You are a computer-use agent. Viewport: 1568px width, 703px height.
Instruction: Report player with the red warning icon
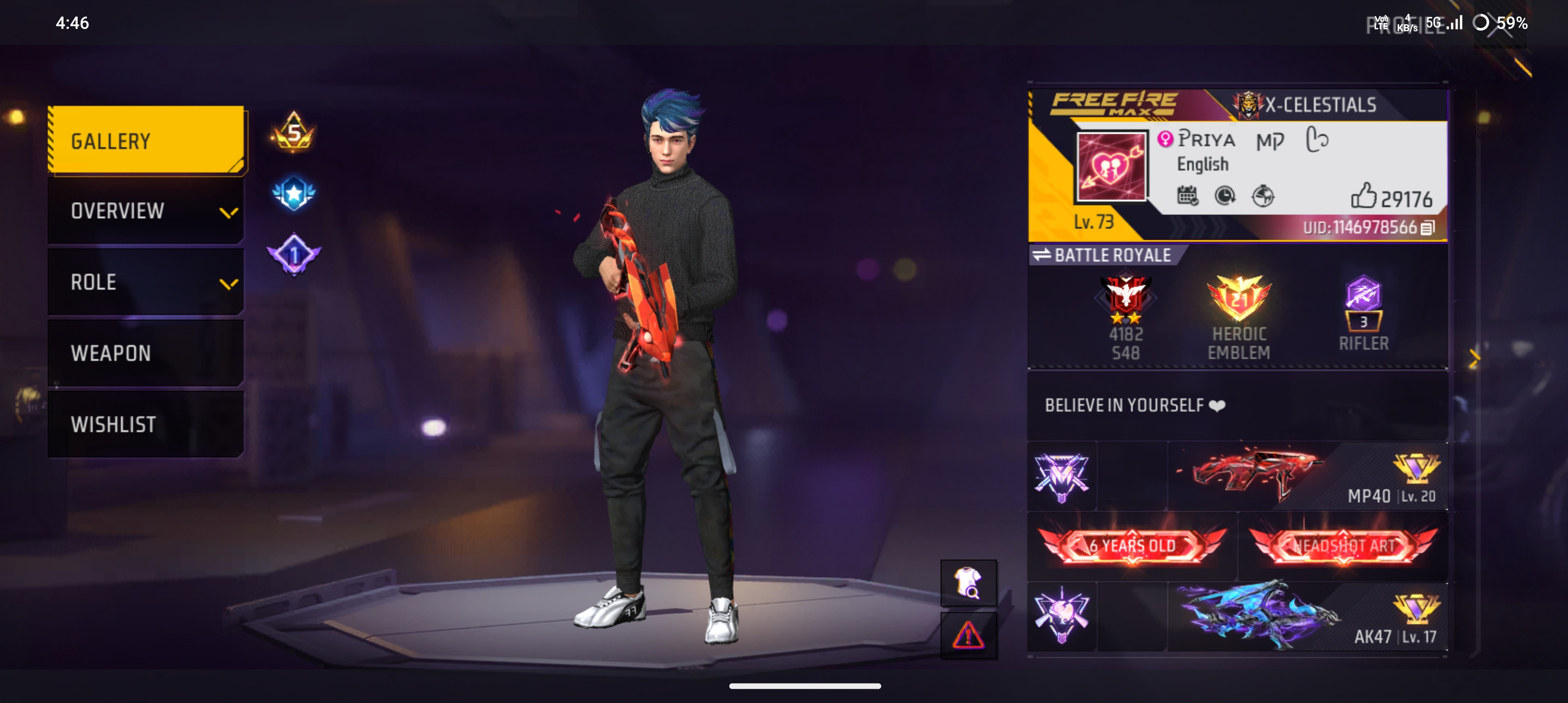point(968,636)
